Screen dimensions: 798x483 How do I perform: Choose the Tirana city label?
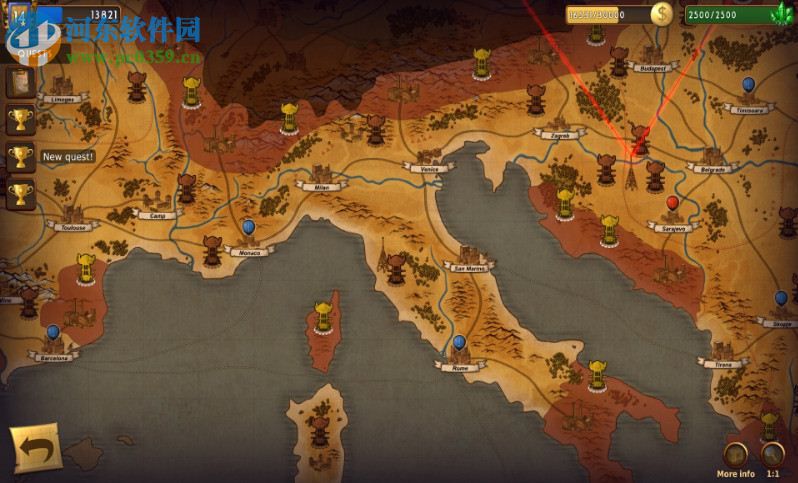click(723, 364)
